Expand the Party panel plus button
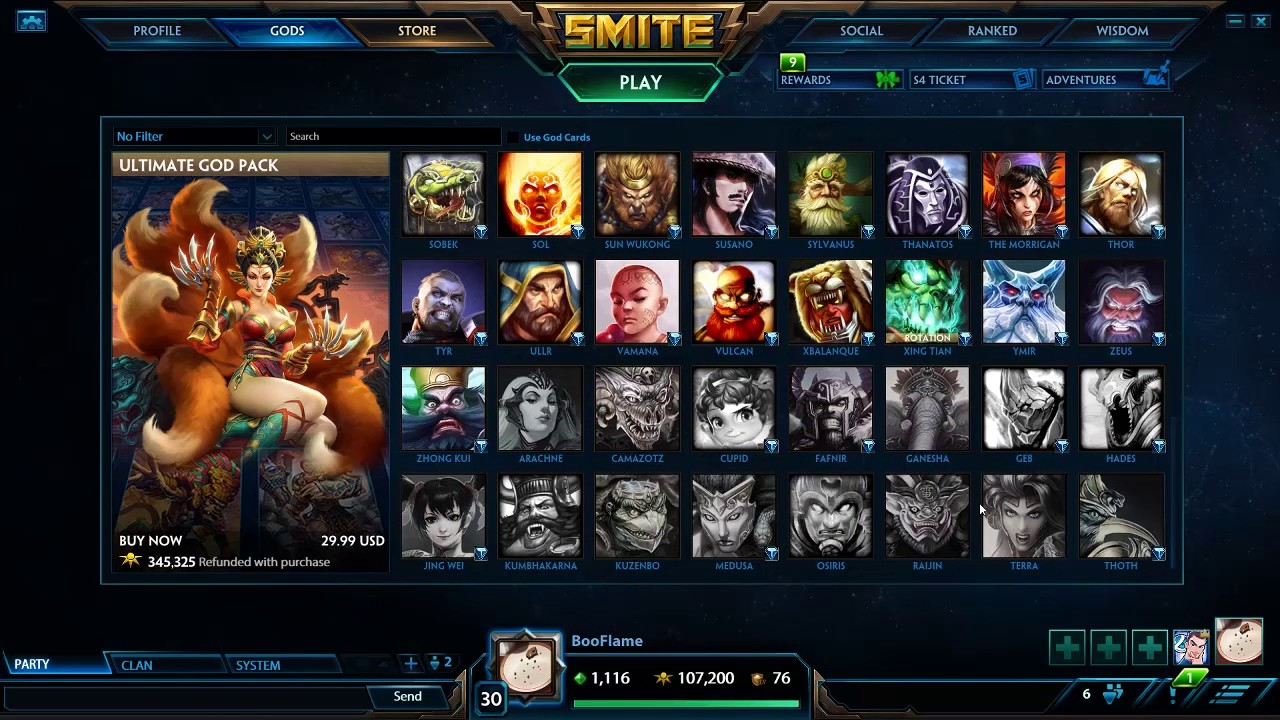 (x=410, y=663)
